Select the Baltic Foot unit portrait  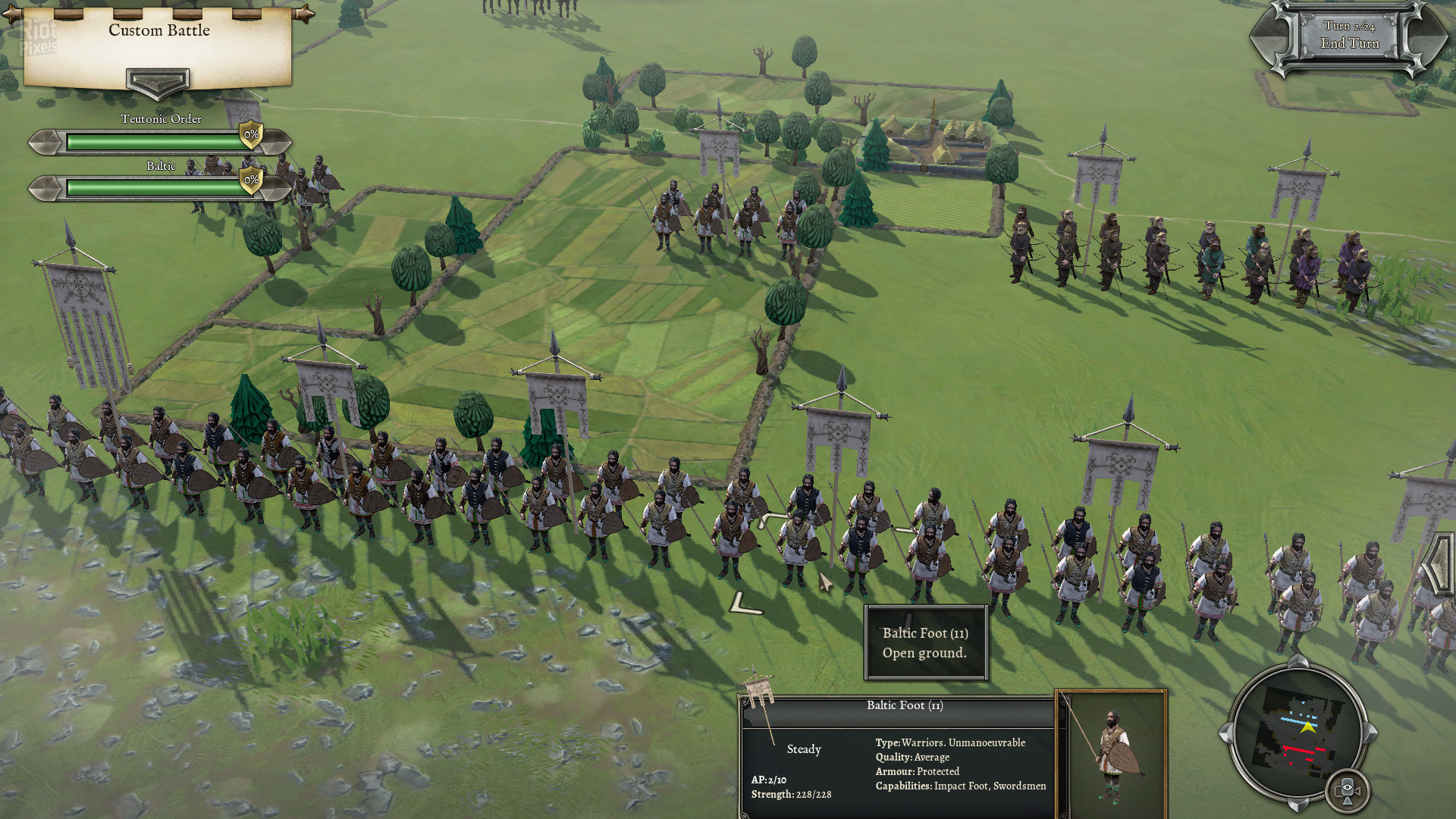click(1112, 754)
